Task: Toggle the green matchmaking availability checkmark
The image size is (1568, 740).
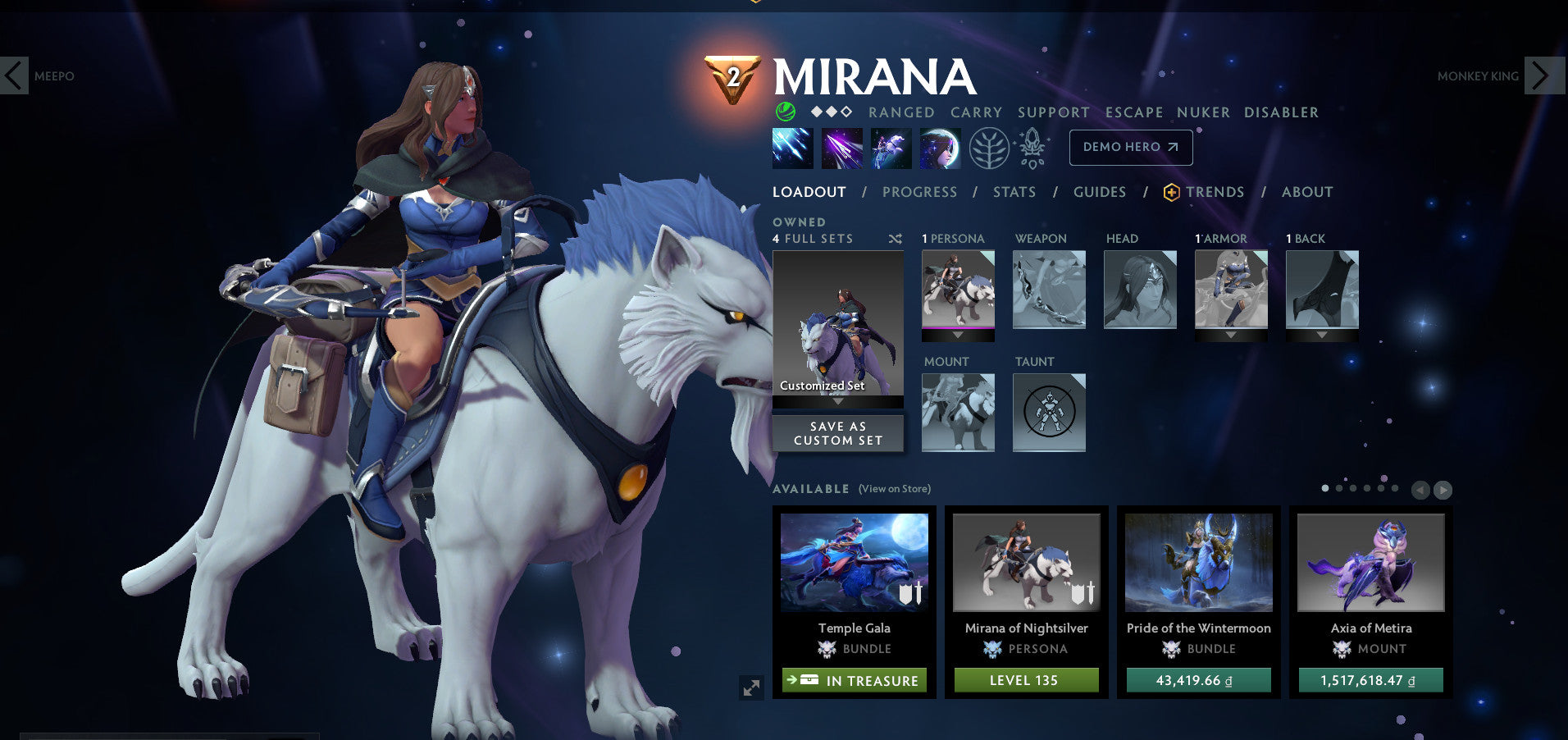Action: click(785, 112)
